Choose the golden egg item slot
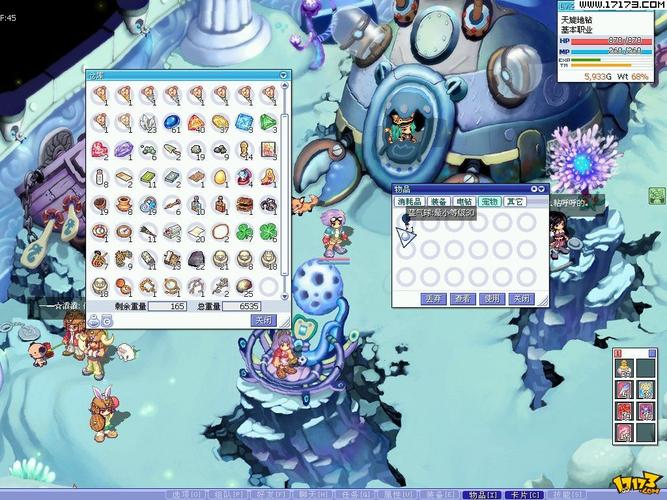667x500 pixels. [221, 177]
